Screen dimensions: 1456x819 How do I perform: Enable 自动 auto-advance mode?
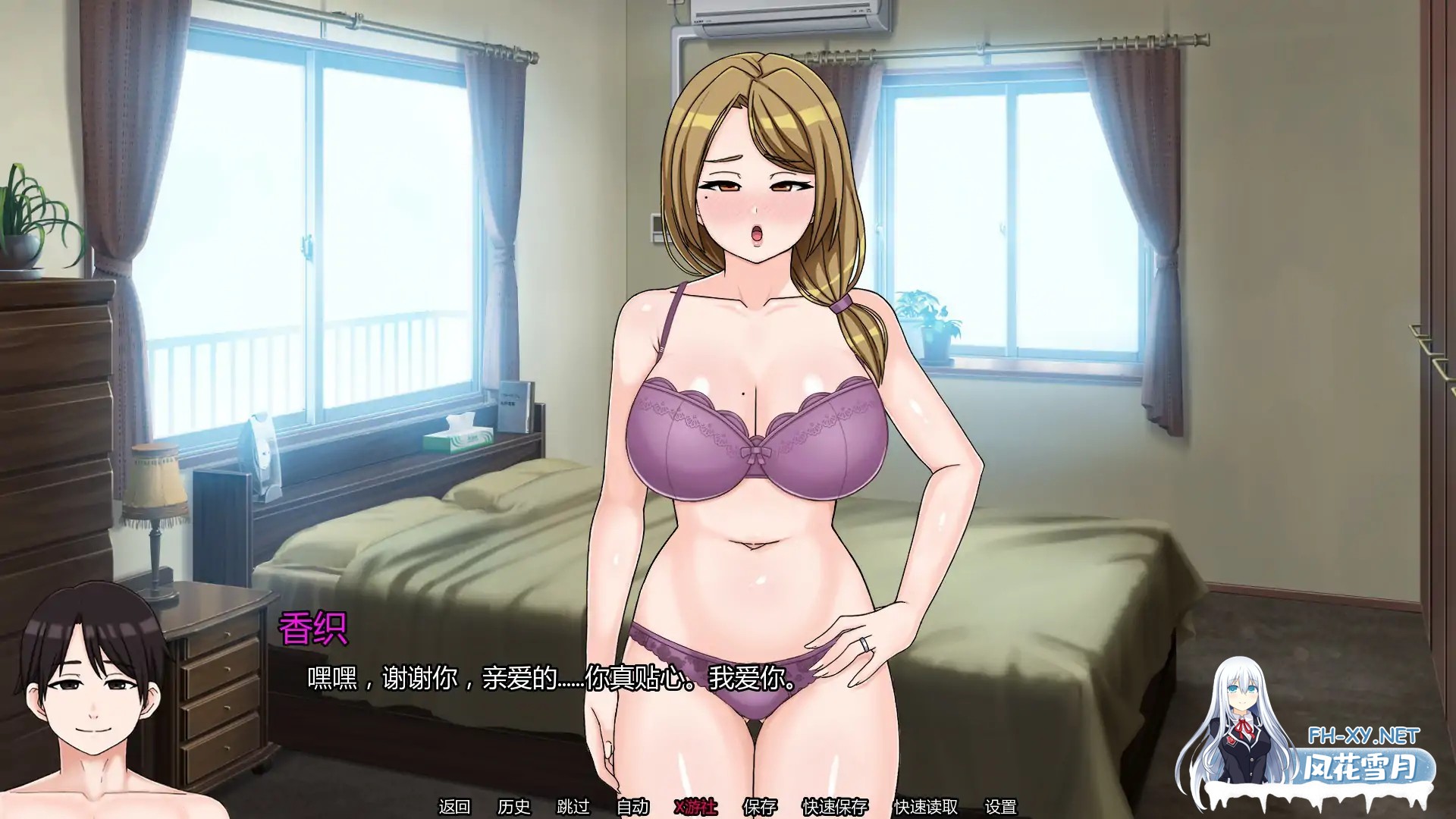(x=633, y=806)
